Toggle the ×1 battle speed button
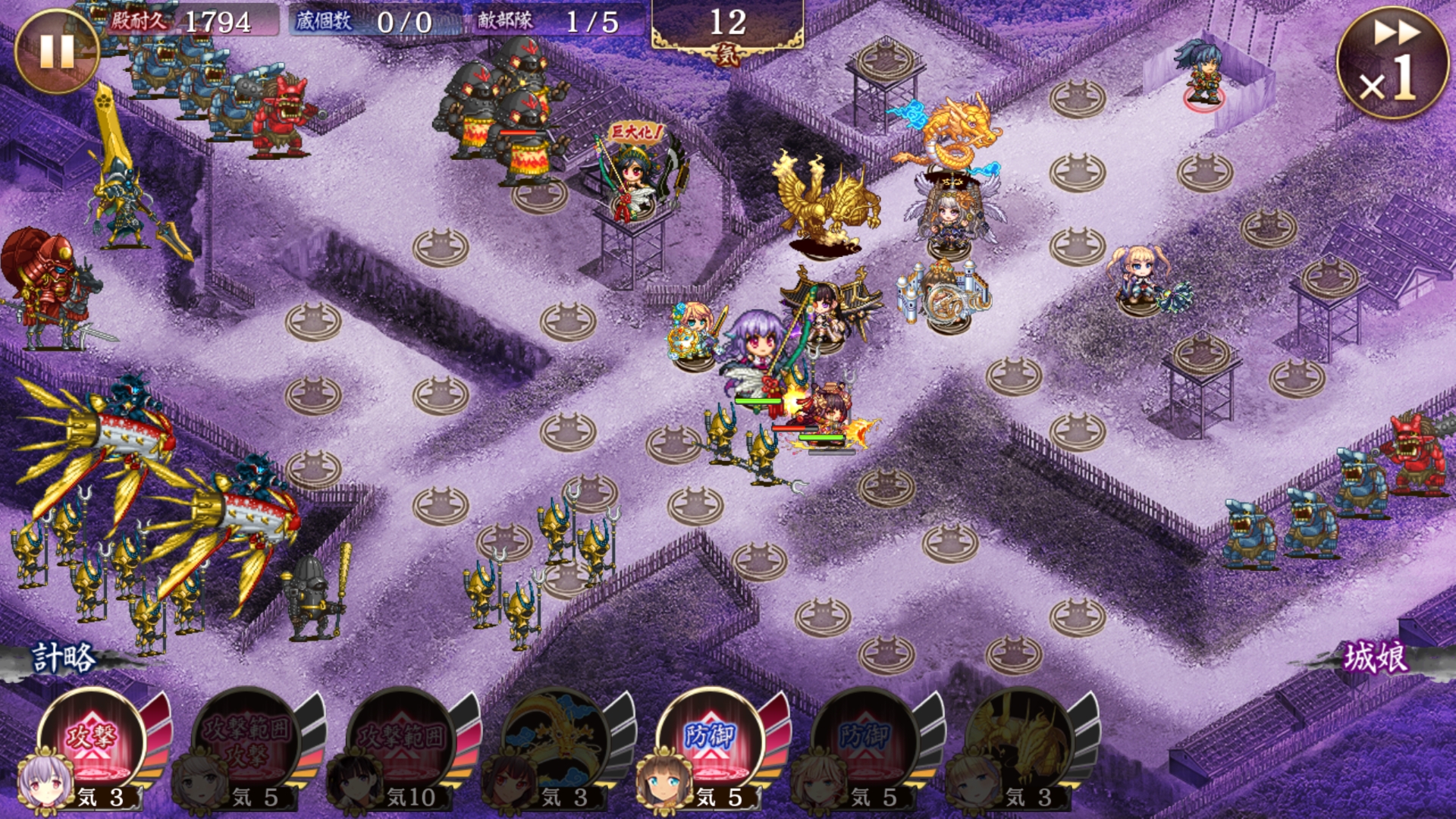The width and height of the screenshot is (1456, 819). click(1392, 64)
